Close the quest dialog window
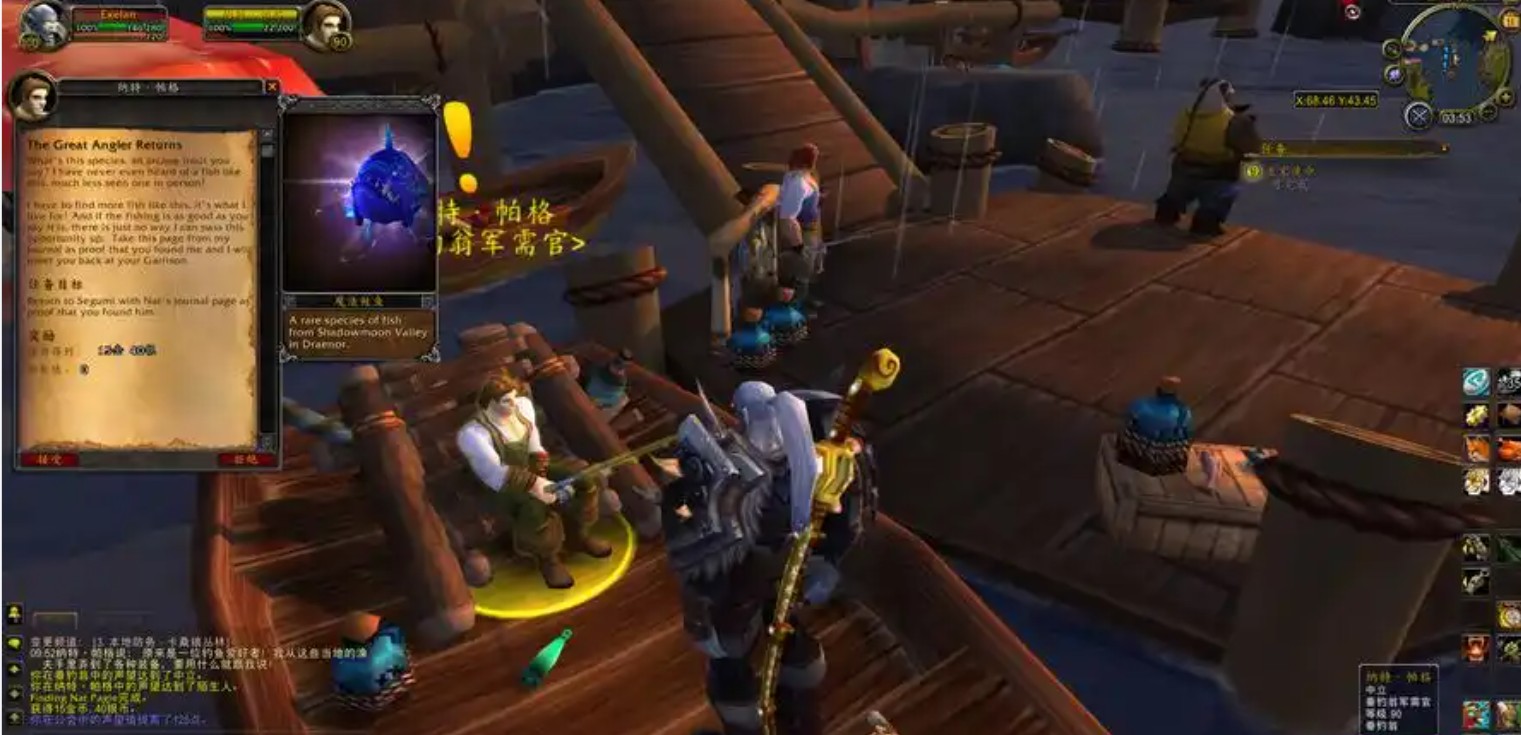This screenshot has width=1521, height=735. click(x=272, y=88)
